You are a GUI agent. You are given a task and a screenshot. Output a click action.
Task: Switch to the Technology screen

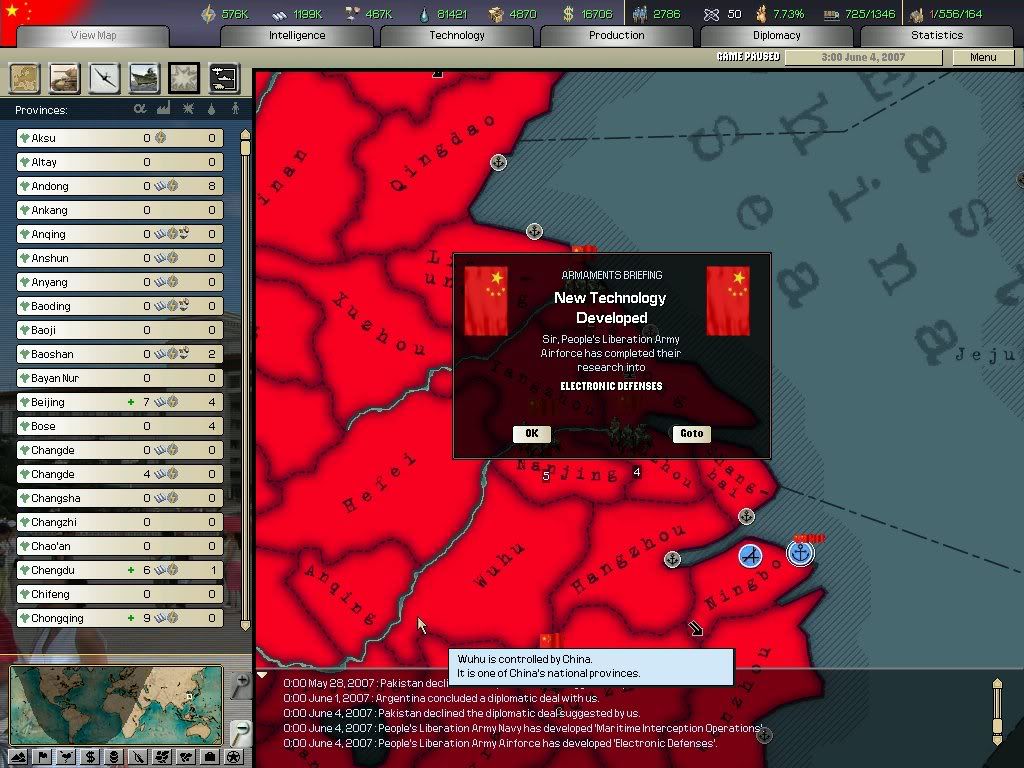coord(457,36)
